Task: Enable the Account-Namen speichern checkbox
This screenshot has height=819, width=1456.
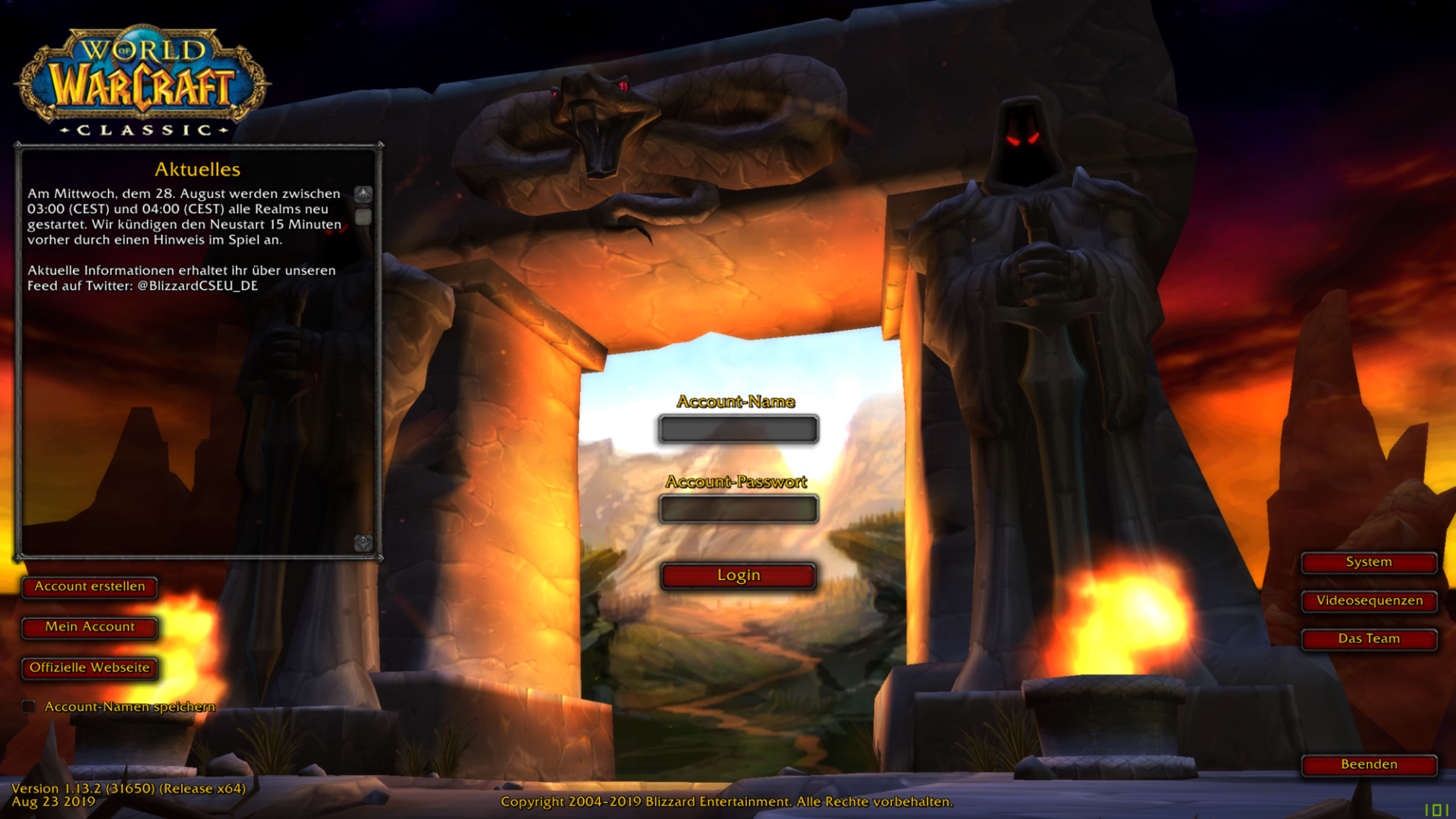Action: 29,706
